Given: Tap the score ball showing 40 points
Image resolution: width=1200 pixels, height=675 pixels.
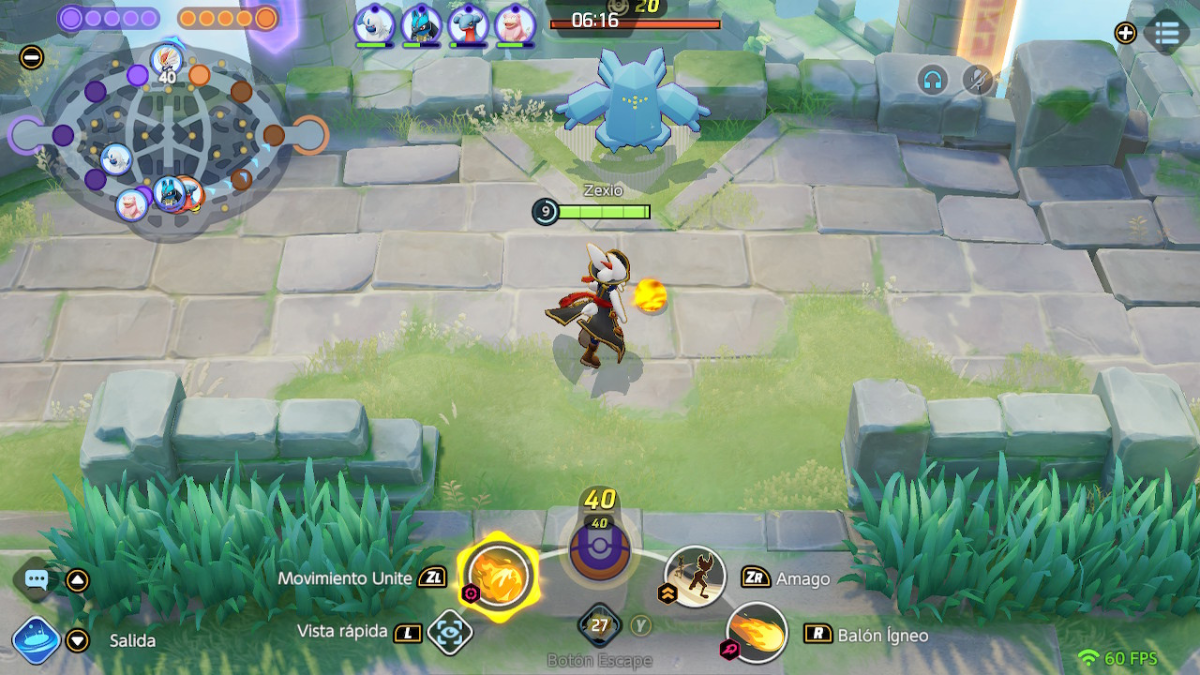Looking at the screenshot, I should point(599,548).
